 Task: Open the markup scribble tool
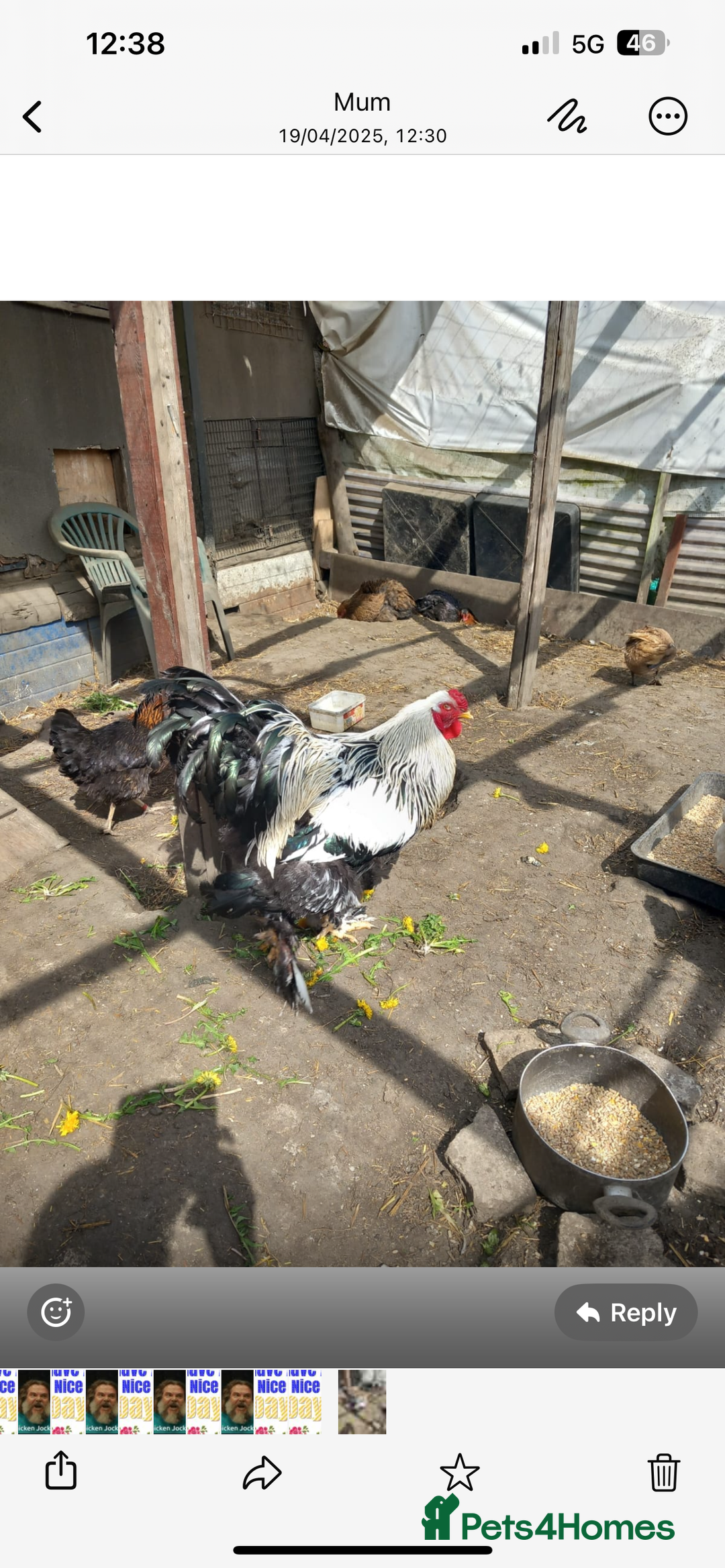(x=567, y=117)
